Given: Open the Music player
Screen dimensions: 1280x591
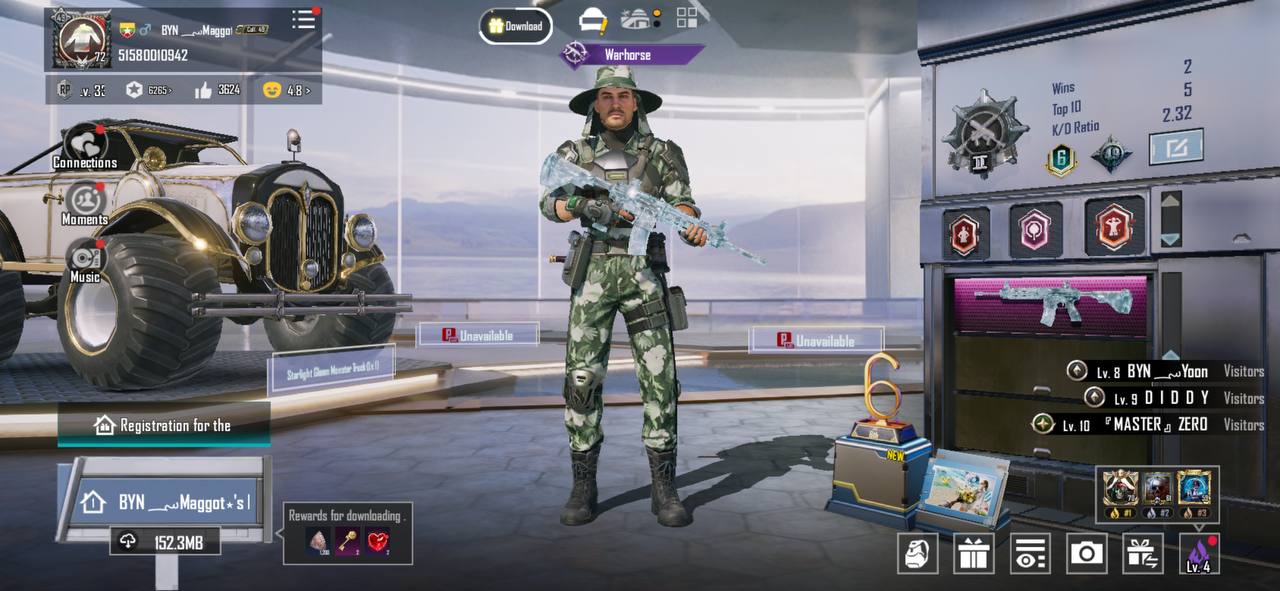Looking at the screenshot, I should click(85, 262).
